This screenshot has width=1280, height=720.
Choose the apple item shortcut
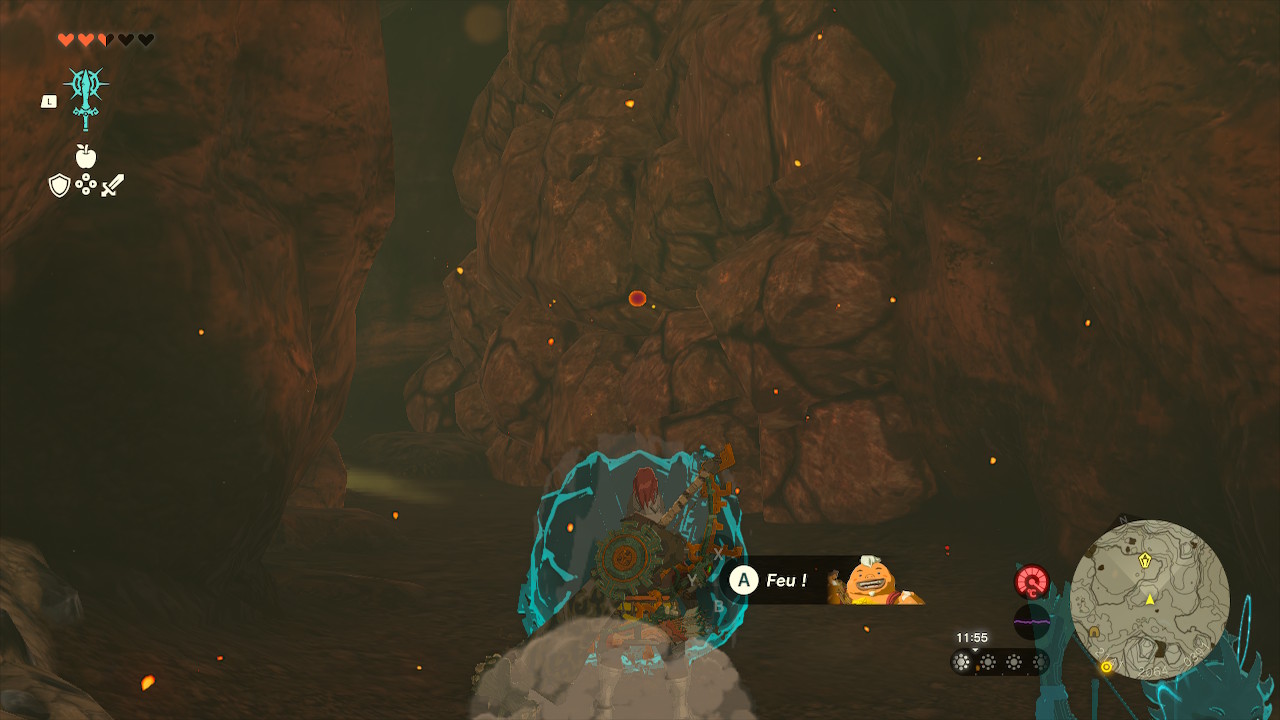point(86,156)
